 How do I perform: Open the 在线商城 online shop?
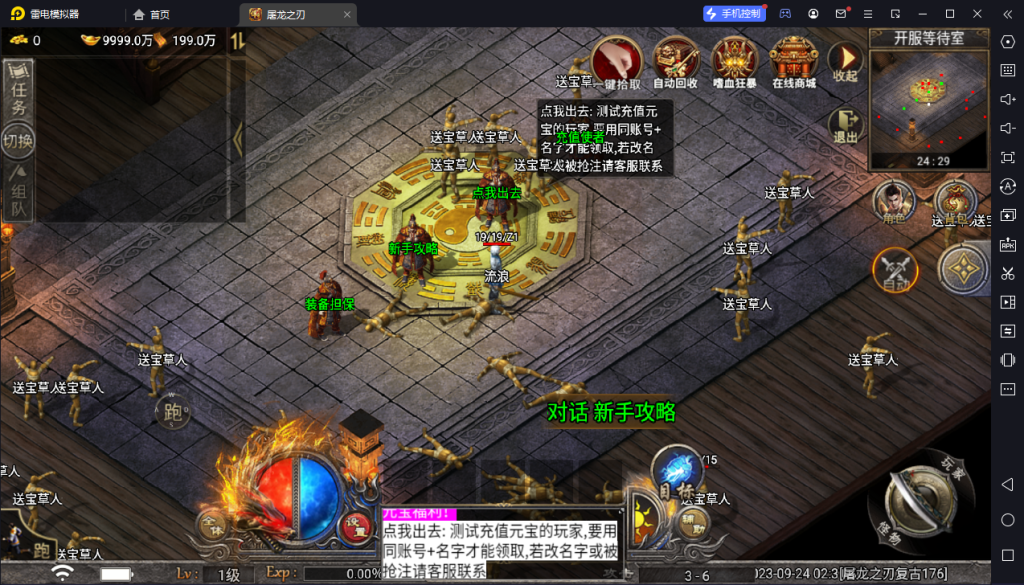coord(794,63)
